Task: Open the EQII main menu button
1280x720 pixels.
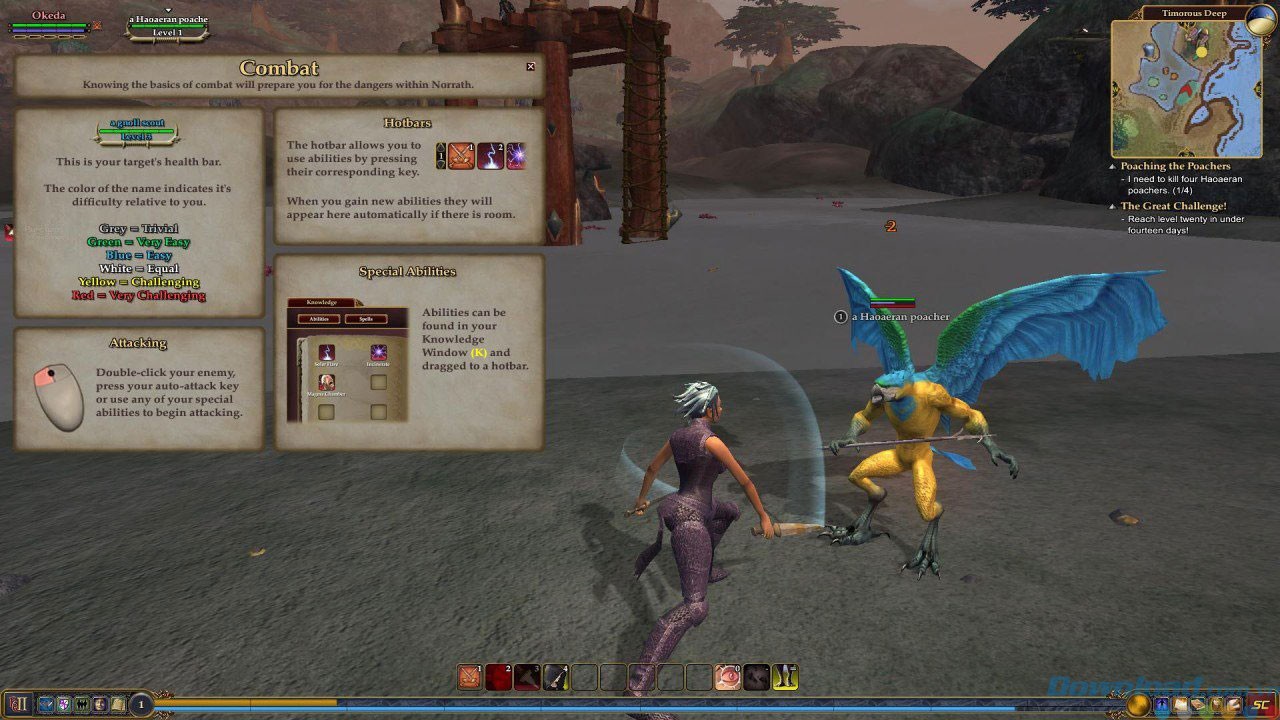Action: tap(18, 704)
